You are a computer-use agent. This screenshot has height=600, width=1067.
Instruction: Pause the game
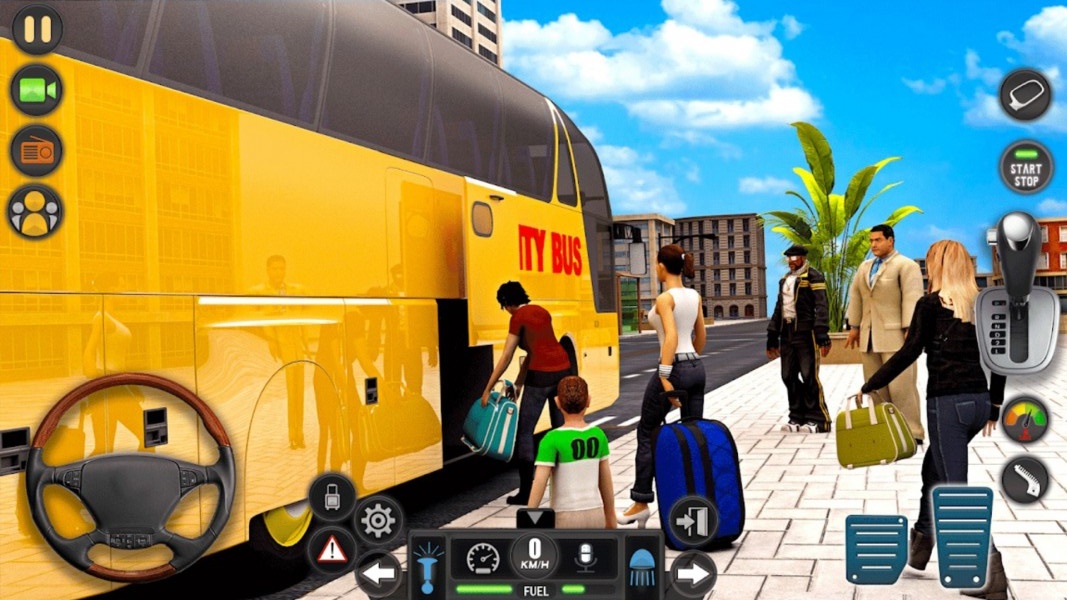[37, 29]
